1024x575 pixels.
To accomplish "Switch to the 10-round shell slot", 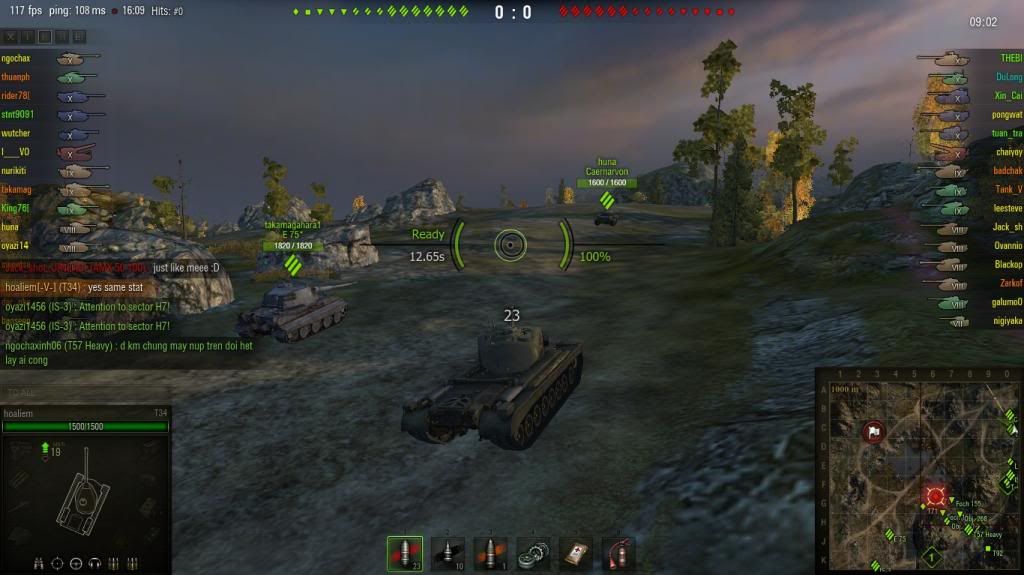I will coord(448,553).
